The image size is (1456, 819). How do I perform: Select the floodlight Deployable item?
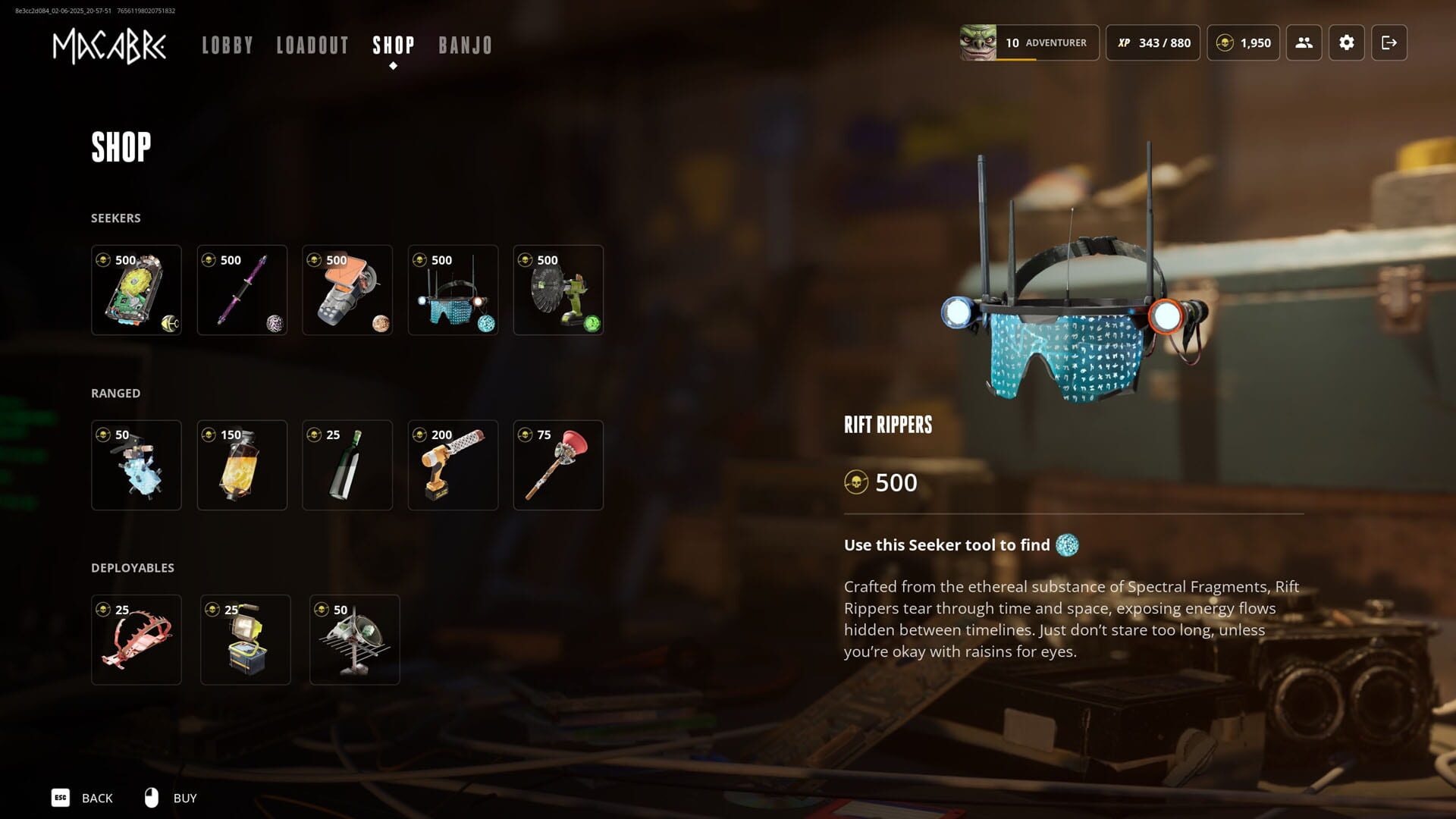coord(245,639)
